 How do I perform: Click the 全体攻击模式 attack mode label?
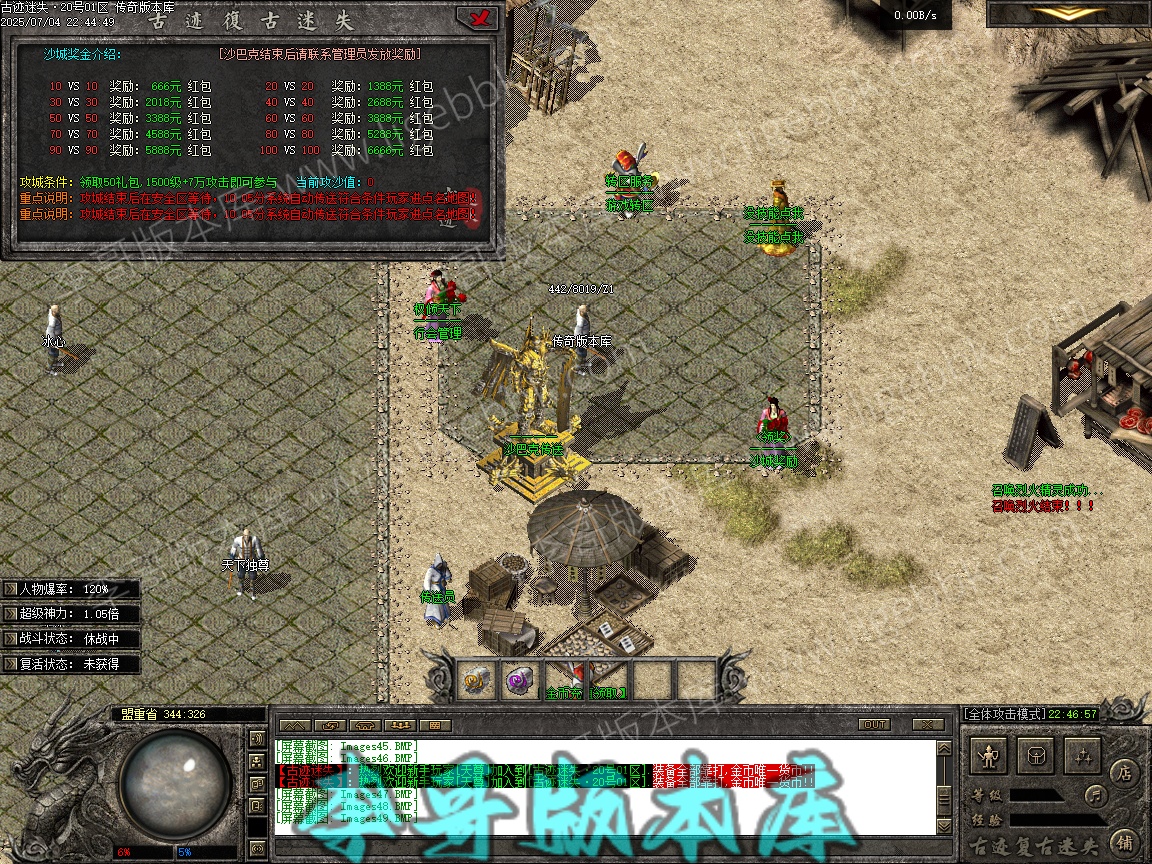(1003, 714)
